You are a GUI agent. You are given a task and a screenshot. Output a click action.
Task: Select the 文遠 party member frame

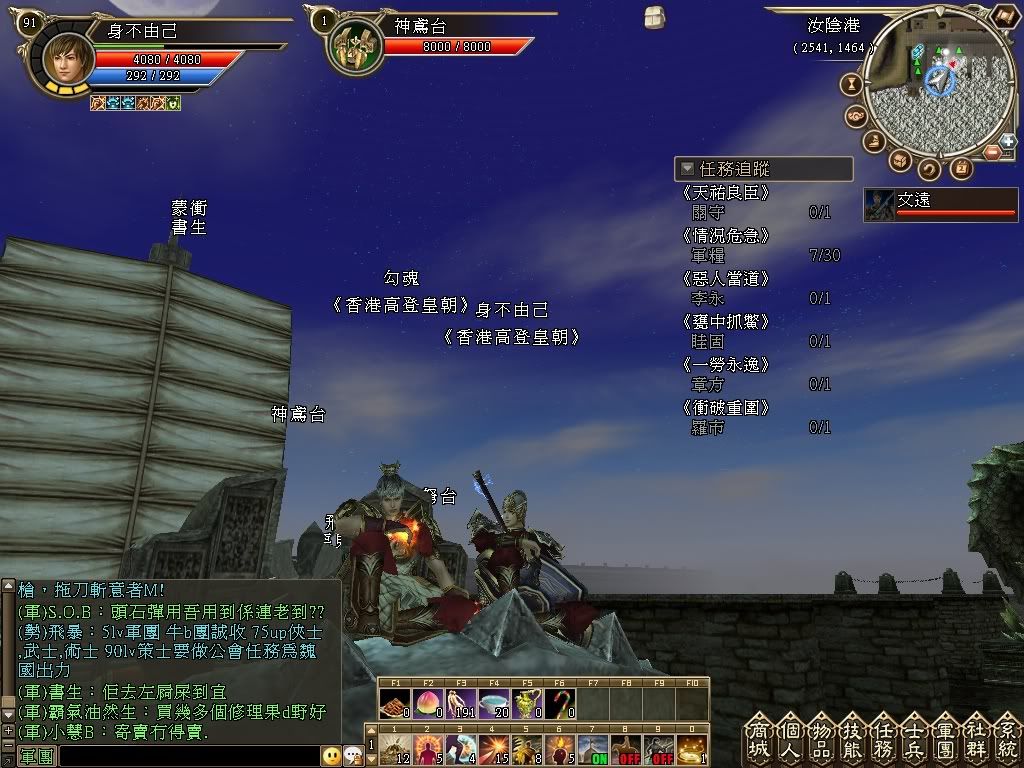click(x=940, y=204)
